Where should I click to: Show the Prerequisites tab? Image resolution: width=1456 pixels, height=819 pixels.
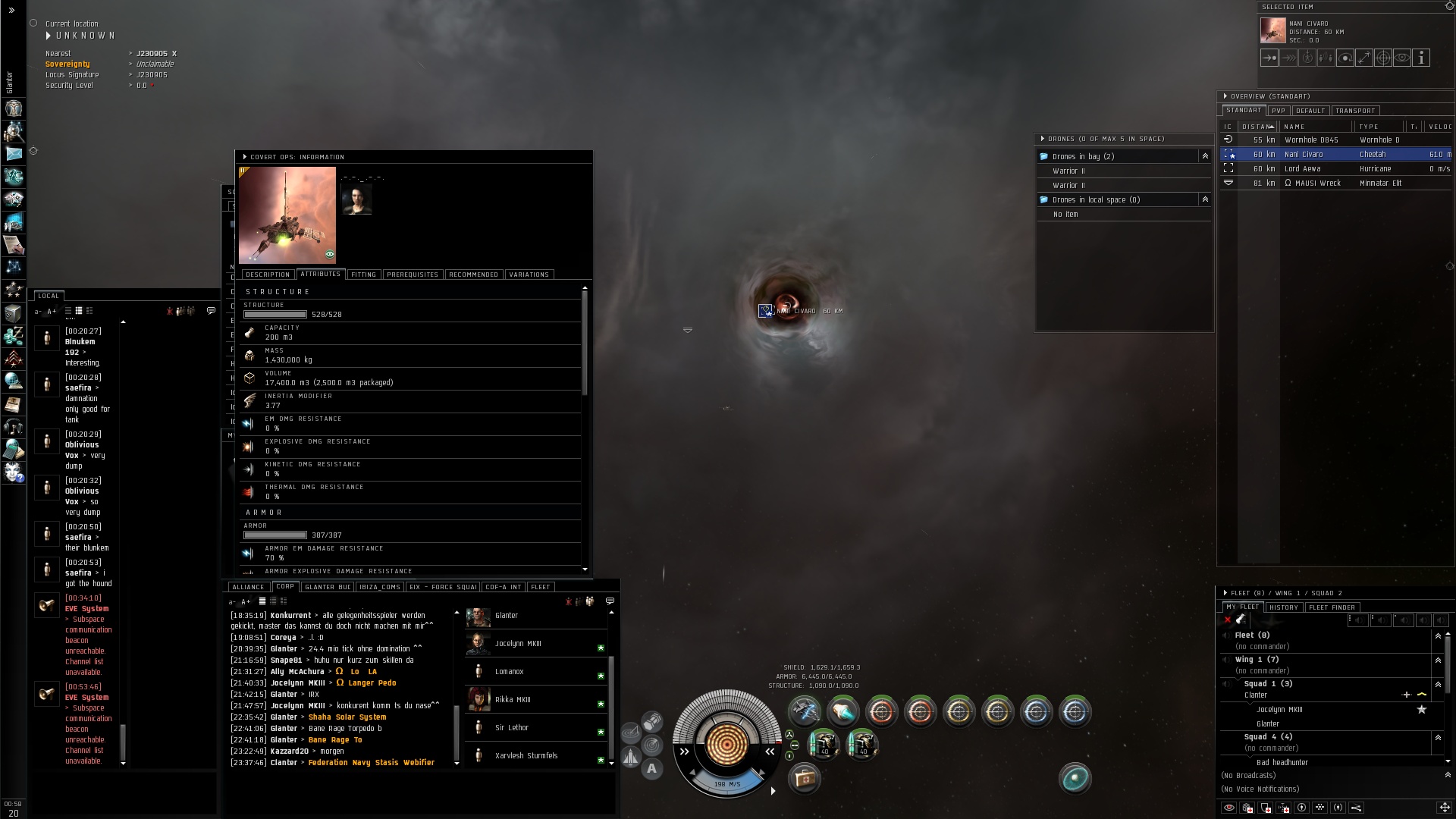point(413,275)
